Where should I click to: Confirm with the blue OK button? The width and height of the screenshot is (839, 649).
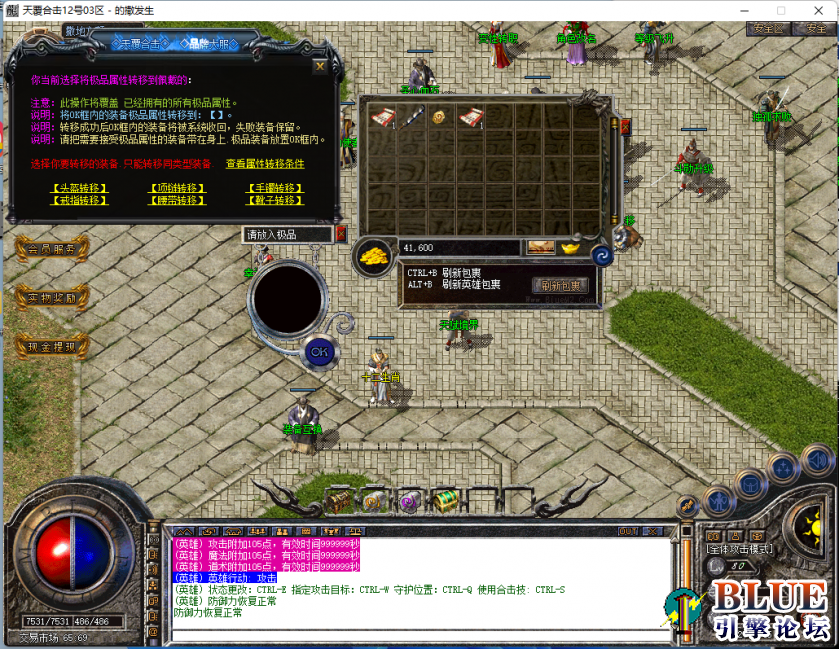click(319, 351)
